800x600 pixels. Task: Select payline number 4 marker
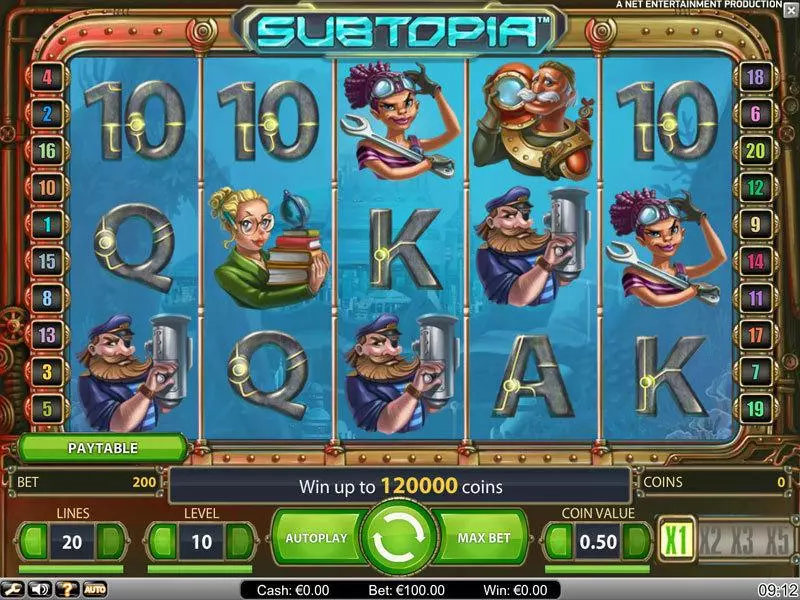click(47, 76)
